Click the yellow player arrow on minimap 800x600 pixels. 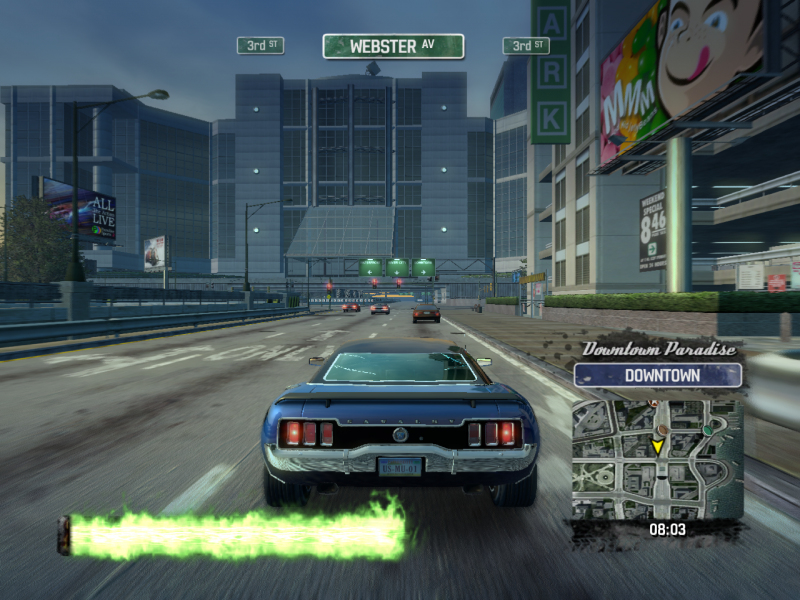click(x=657, y=446)
